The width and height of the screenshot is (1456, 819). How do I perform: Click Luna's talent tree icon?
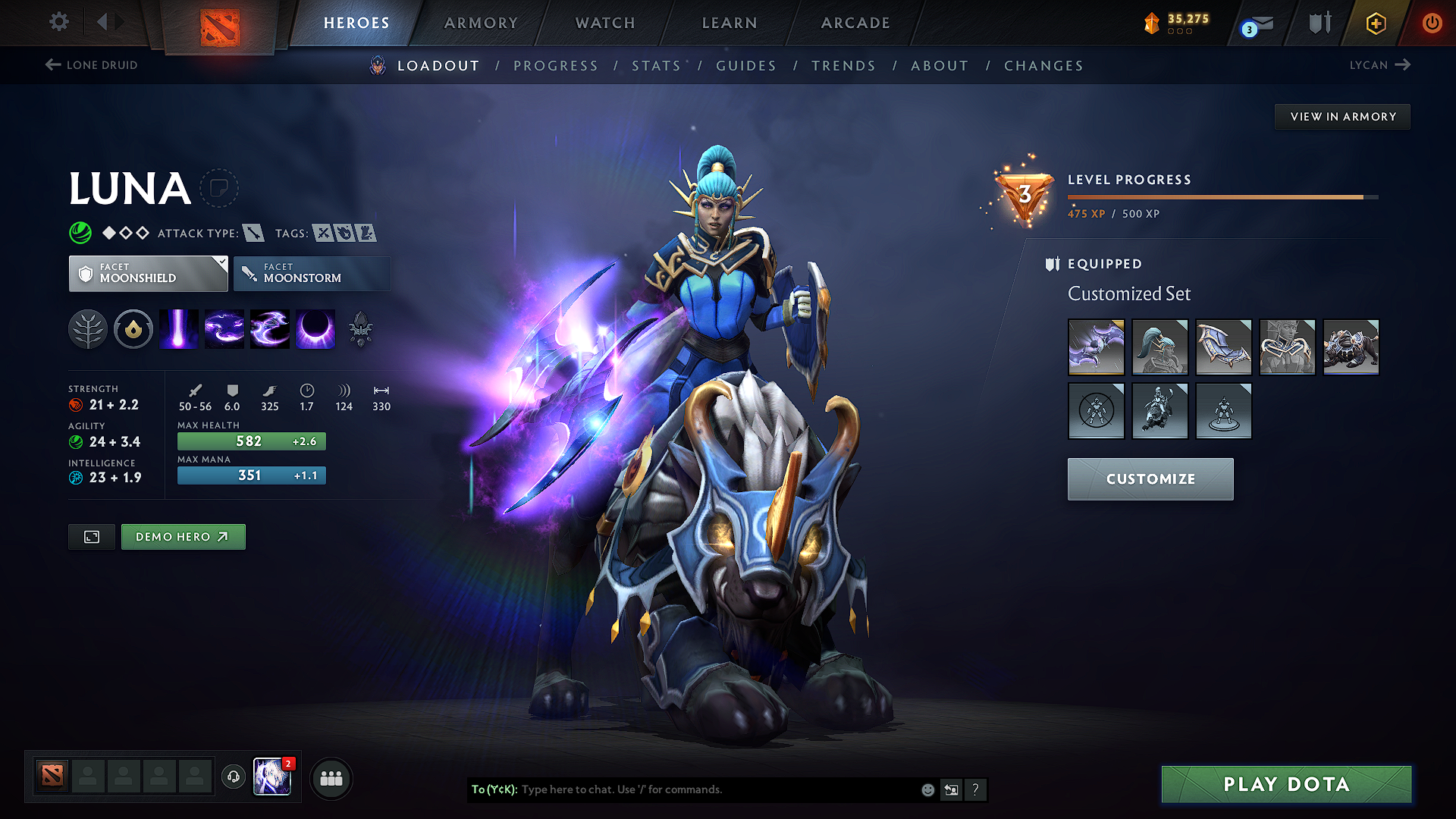(89, 328)
